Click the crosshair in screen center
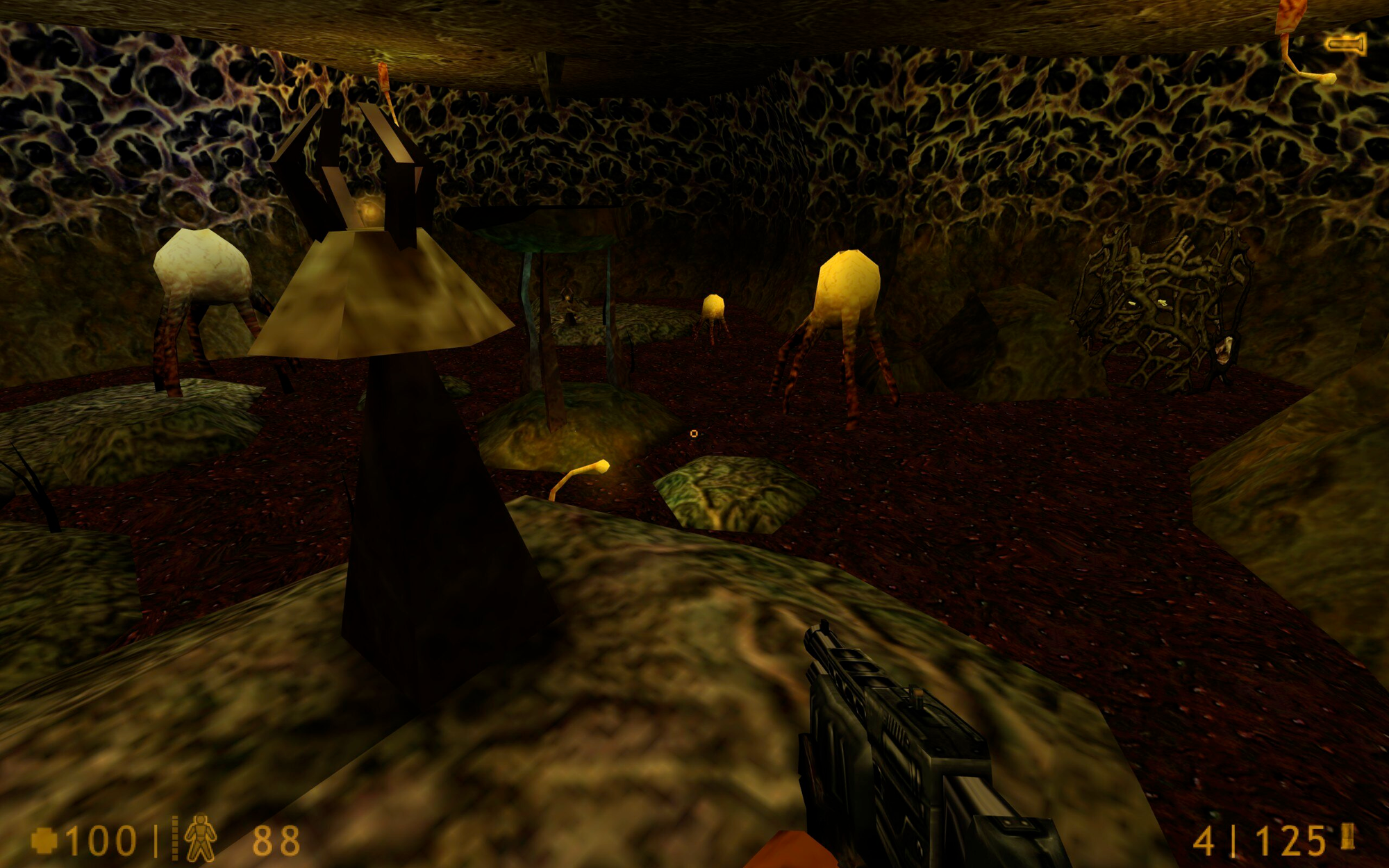1389x868 pixels. pos(694,432)
